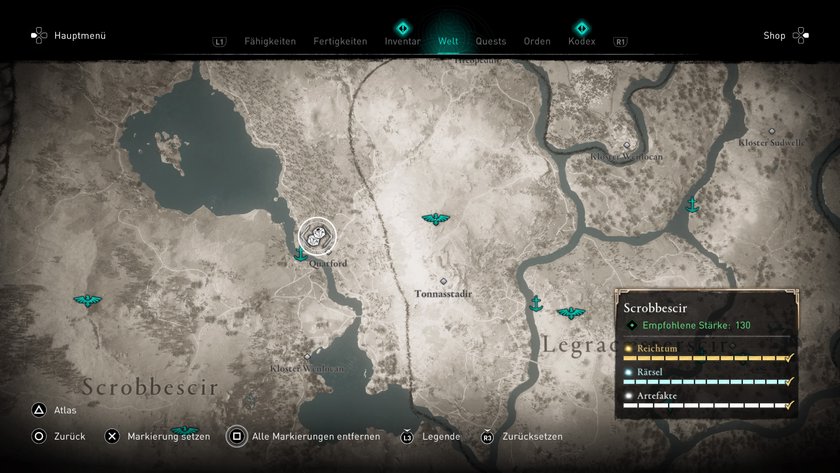Screen dimensions: 840x473
Task: Choose the Tonnasstadir location marker
Action: click(x=443, y=282)
